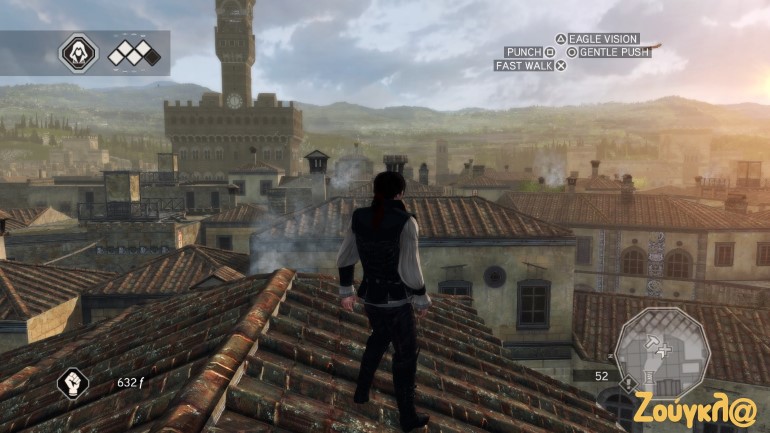Click the hooded assassin notoriety icon
The width and height of the screenshot is (770, 433).
point(78,53)
